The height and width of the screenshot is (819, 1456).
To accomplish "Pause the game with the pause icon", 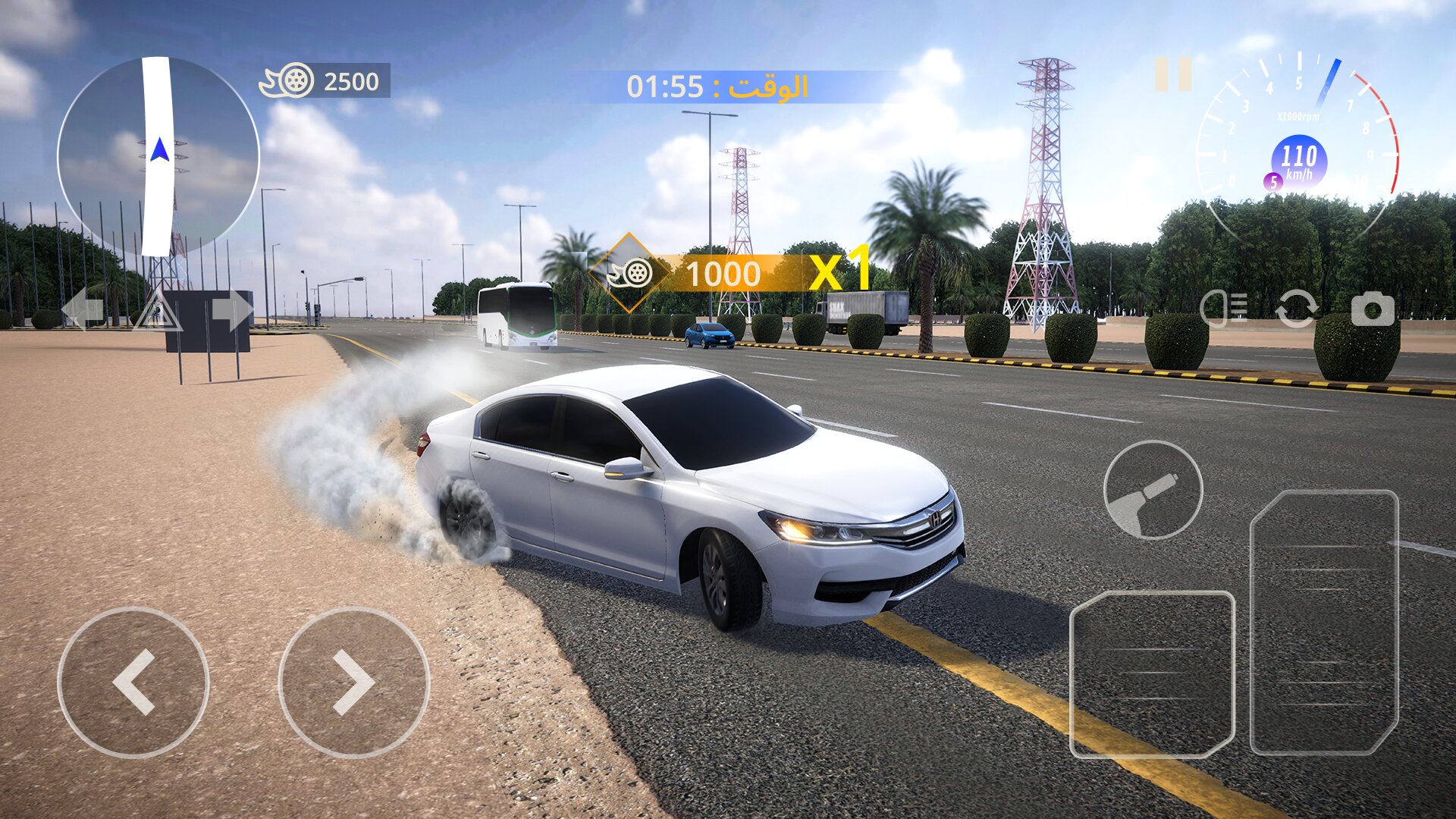I will point(1173,74).
